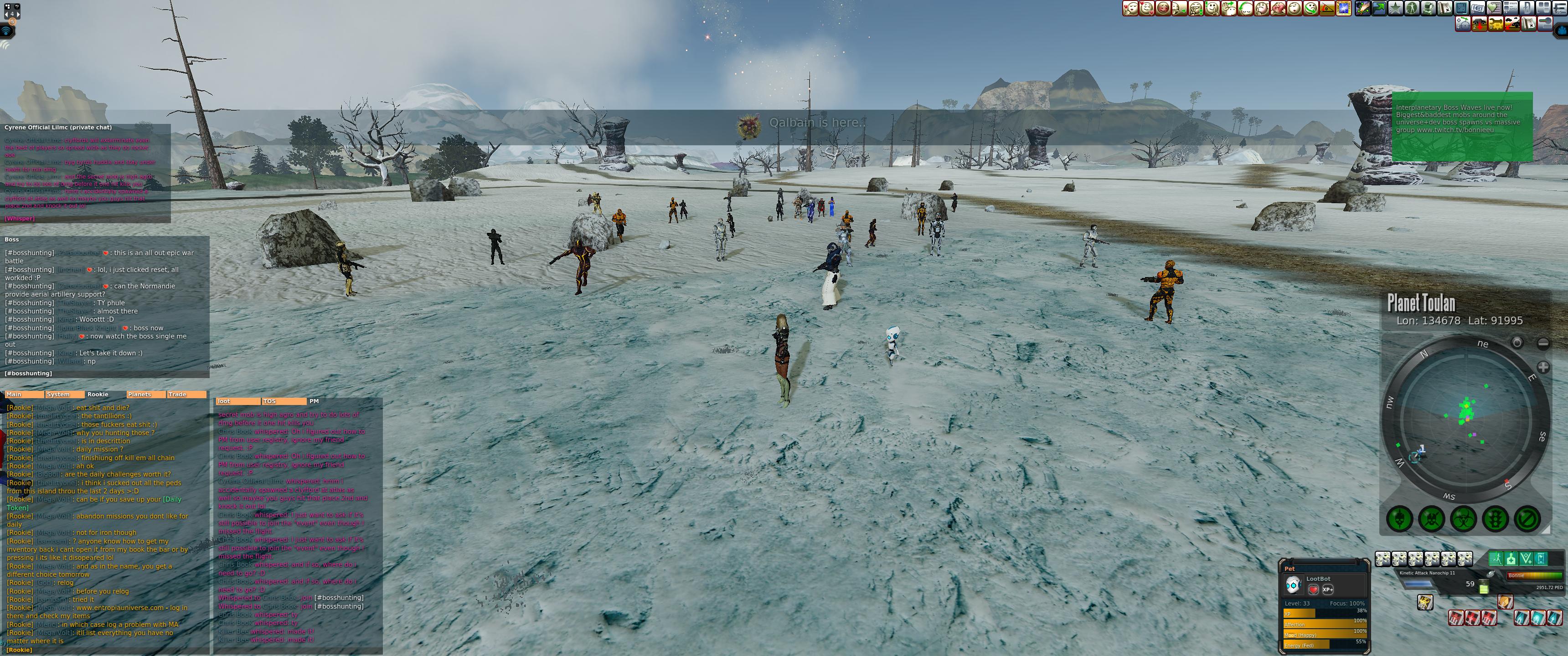Show the TOS chat tab

pos(284,401)
